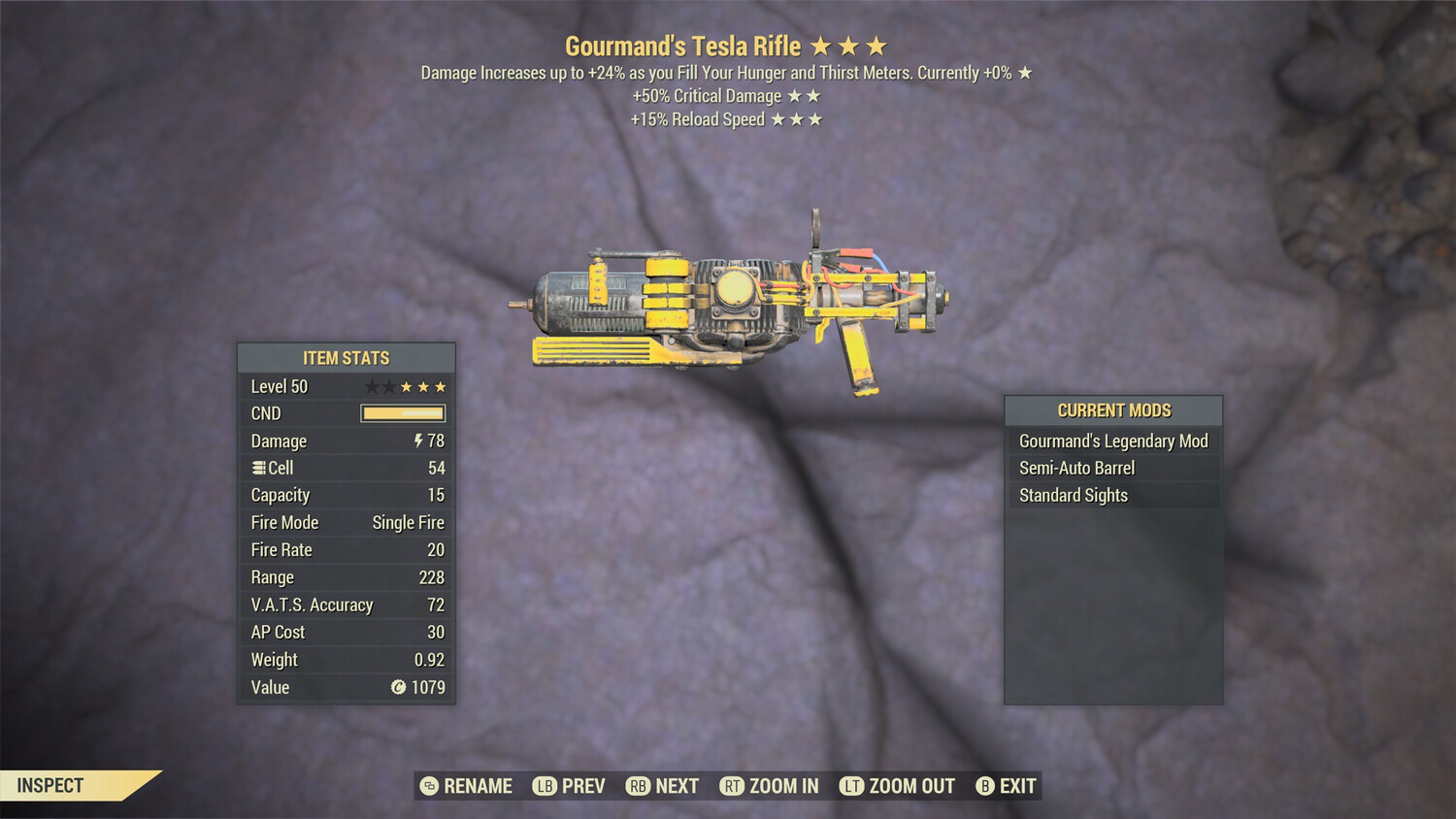
Task: Click the RT Zoom In button icon
Action: pos(732,786)
